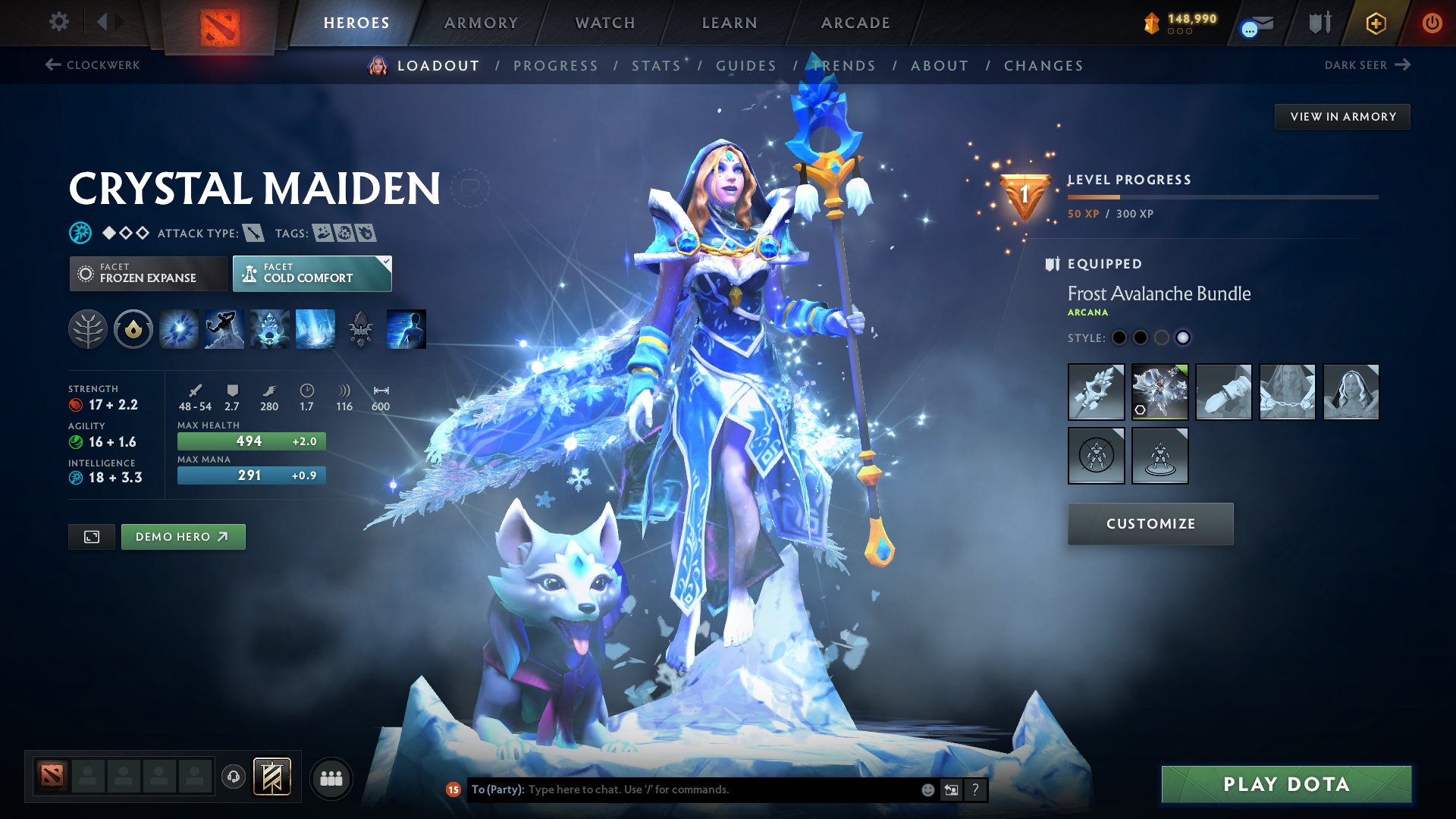
Task: Select the Cold Comfort facet
Action: click(x=311, y=273)
